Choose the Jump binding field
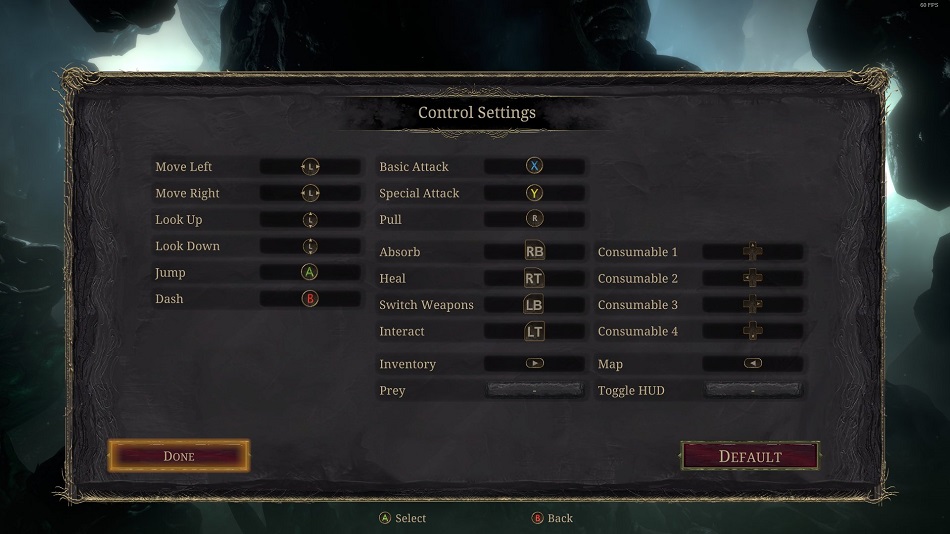The width and height of the screenshot is (950, 534). click(310, 272)
